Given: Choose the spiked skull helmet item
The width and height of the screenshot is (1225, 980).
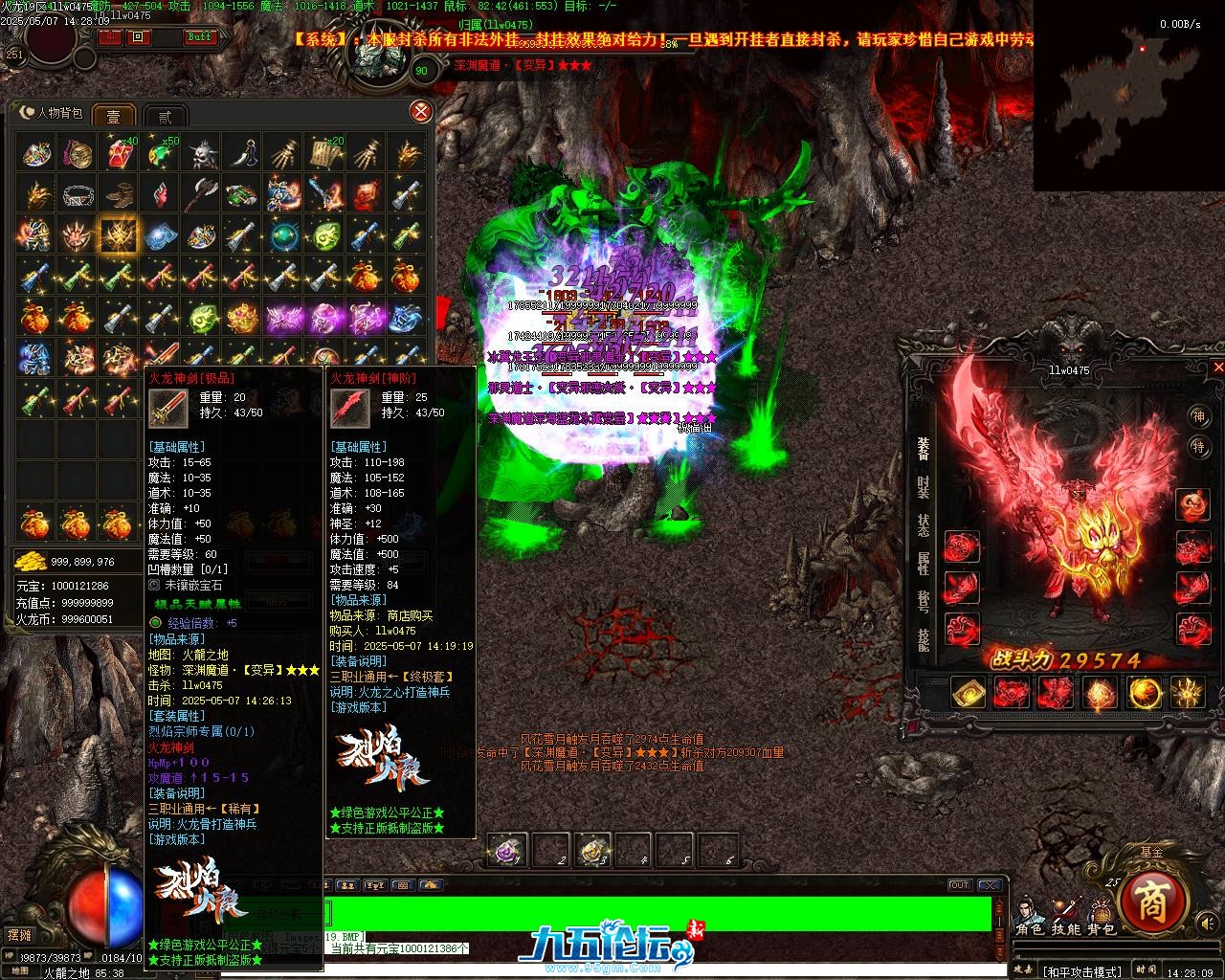Looking at the screenshot, I should [x=201, y=153].
